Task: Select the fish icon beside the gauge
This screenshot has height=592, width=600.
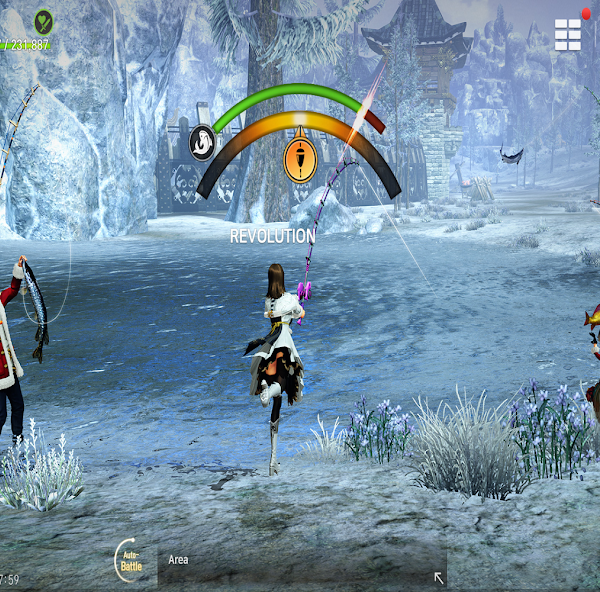Action: pos(203,142)
